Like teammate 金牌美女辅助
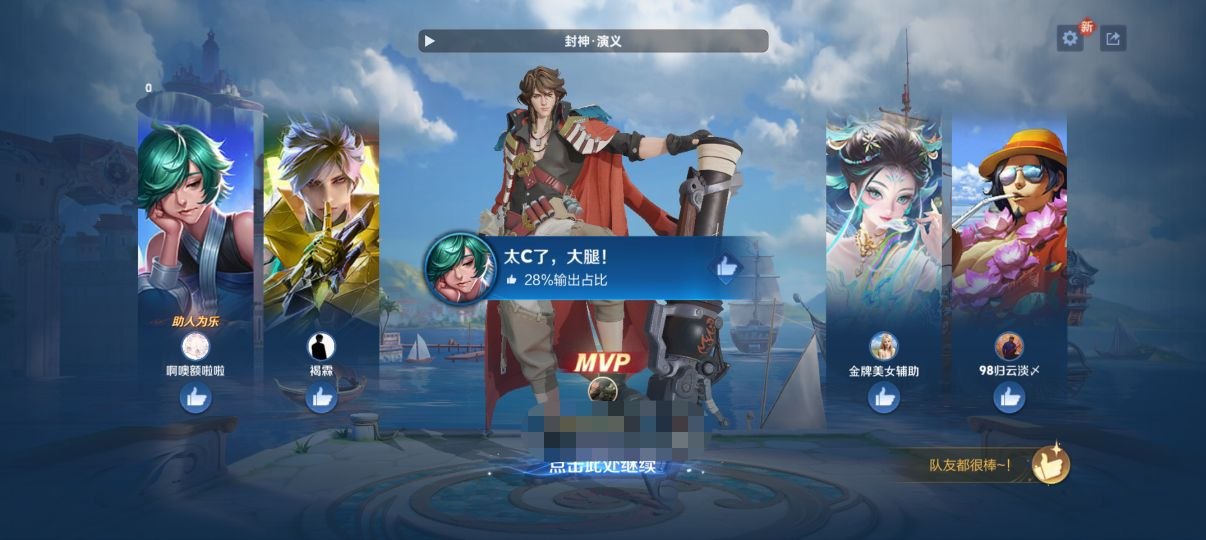 (x=884, y=398)
